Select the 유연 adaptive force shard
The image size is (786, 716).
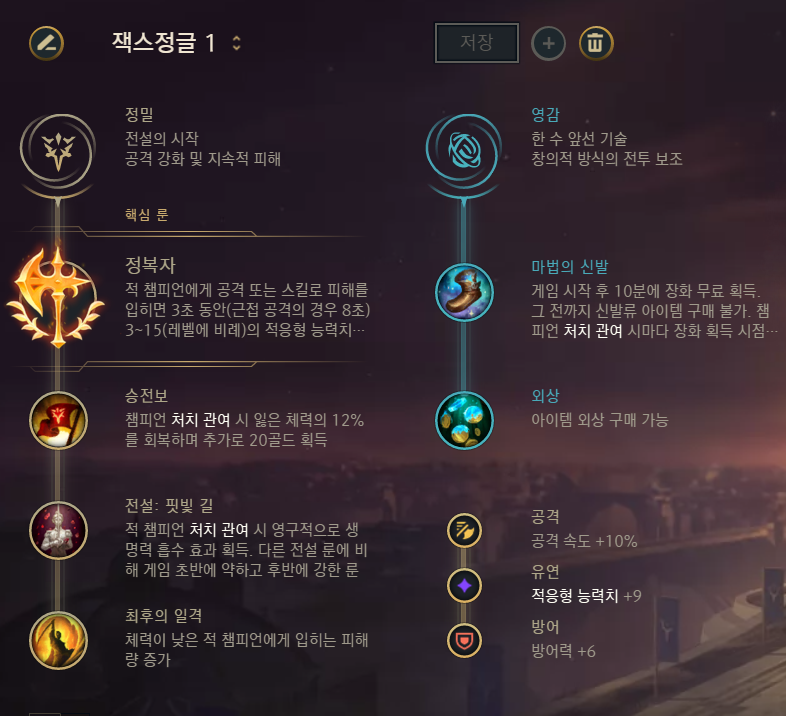[x=464, y=585]
